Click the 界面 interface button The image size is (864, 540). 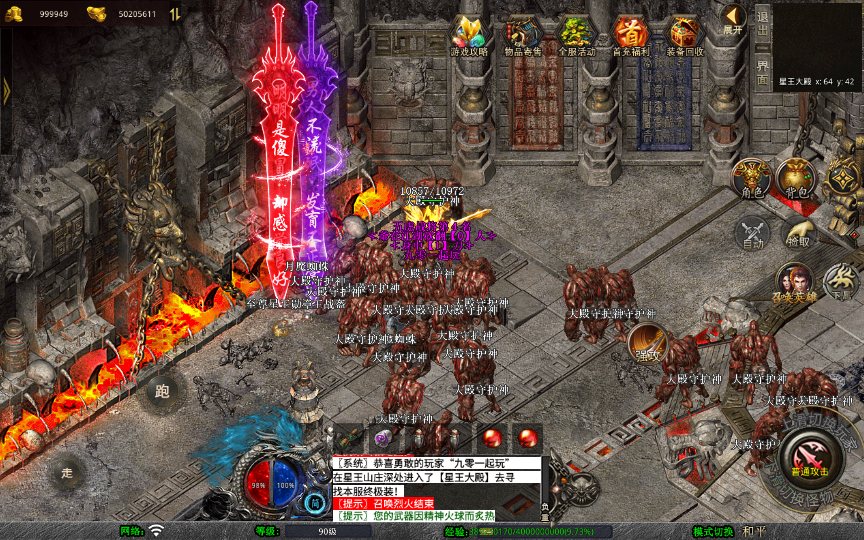(x=763, y=61)
